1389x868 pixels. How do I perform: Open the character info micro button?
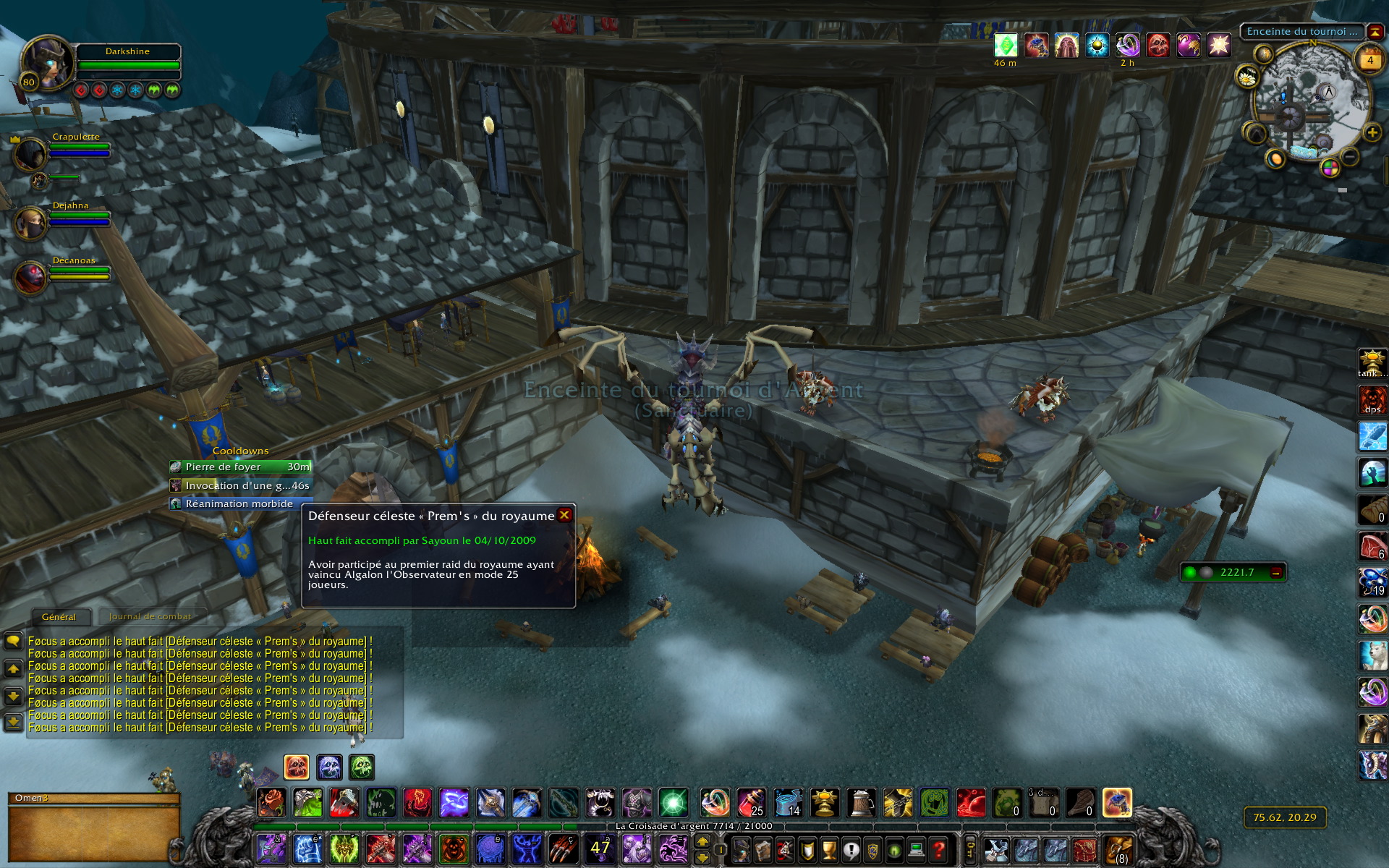pos(742,849)
